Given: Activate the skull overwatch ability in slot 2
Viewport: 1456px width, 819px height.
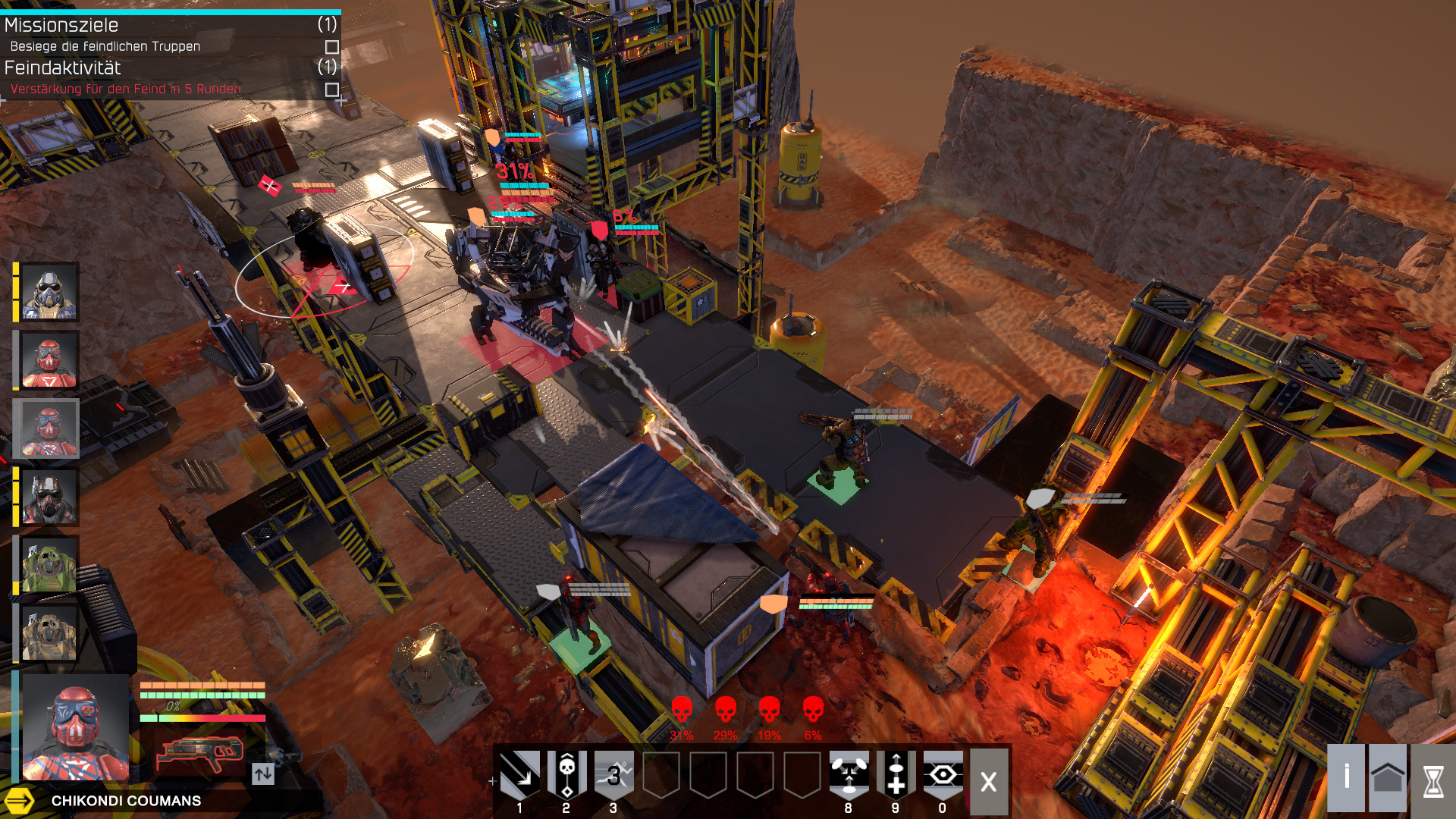Looking at the screenshot, I should 568,771.
